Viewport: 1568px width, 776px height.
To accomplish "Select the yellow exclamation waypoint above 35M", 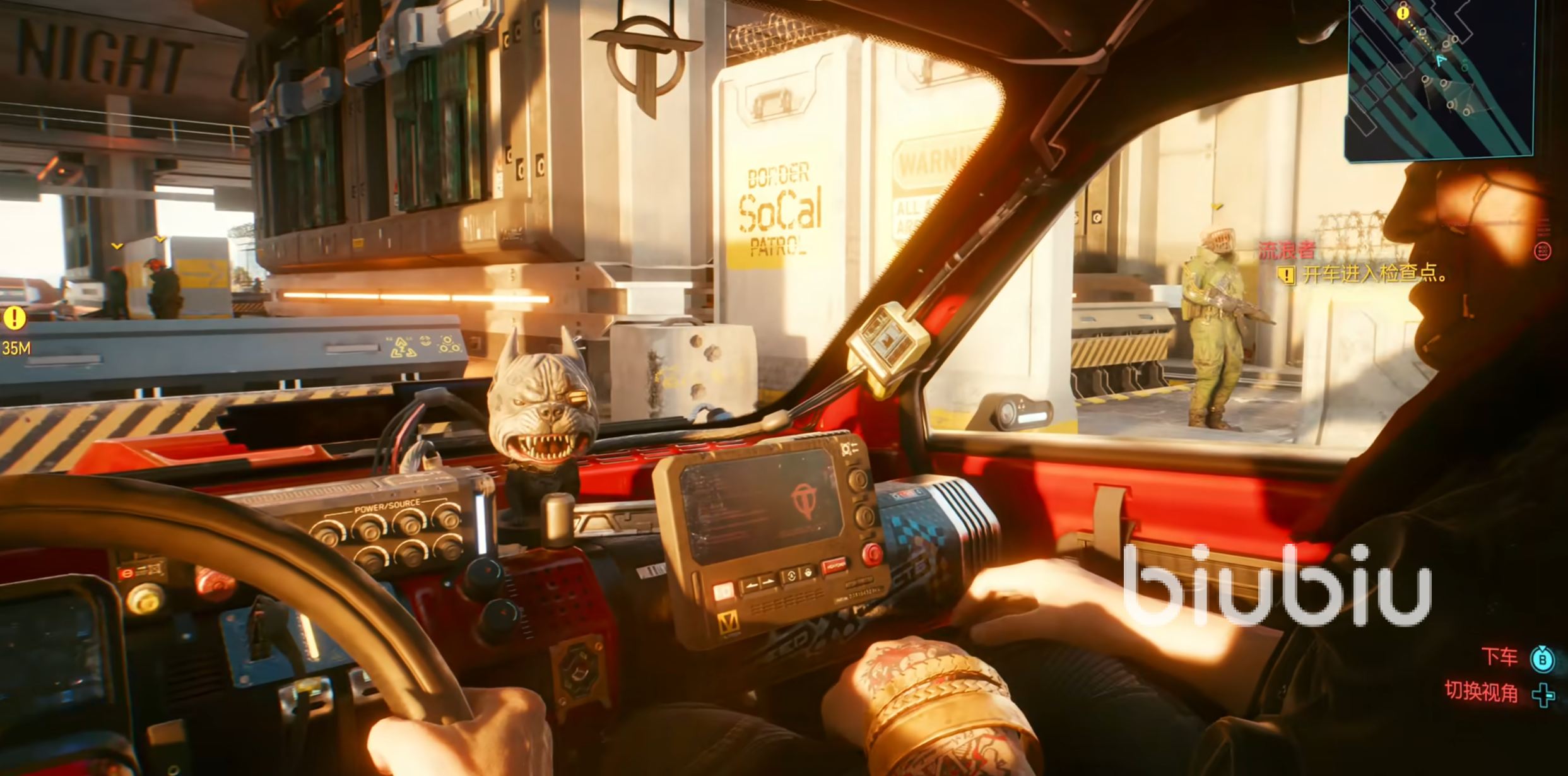I will [15, 318].
